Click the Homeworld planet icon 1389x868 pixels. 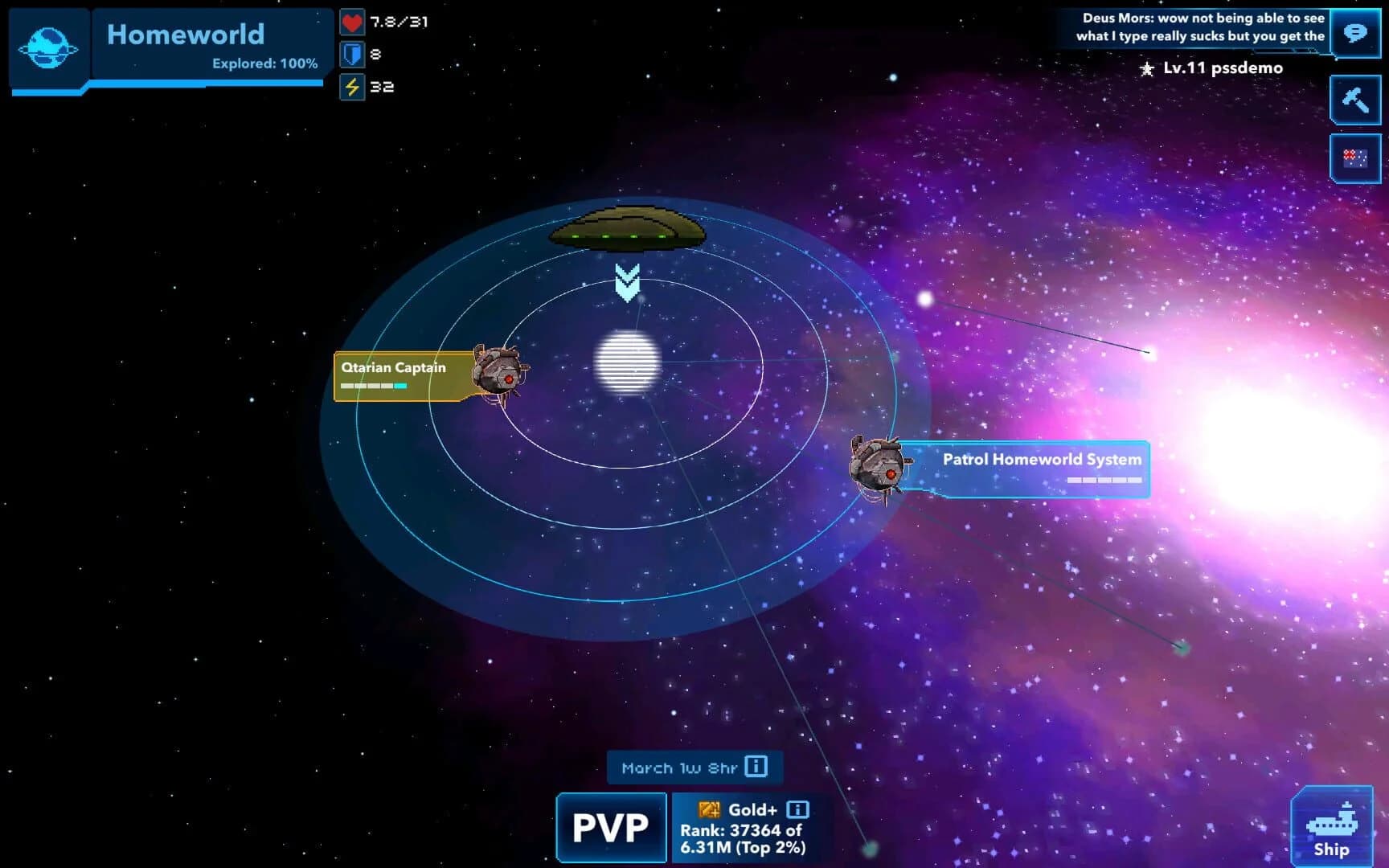(48, 48)
